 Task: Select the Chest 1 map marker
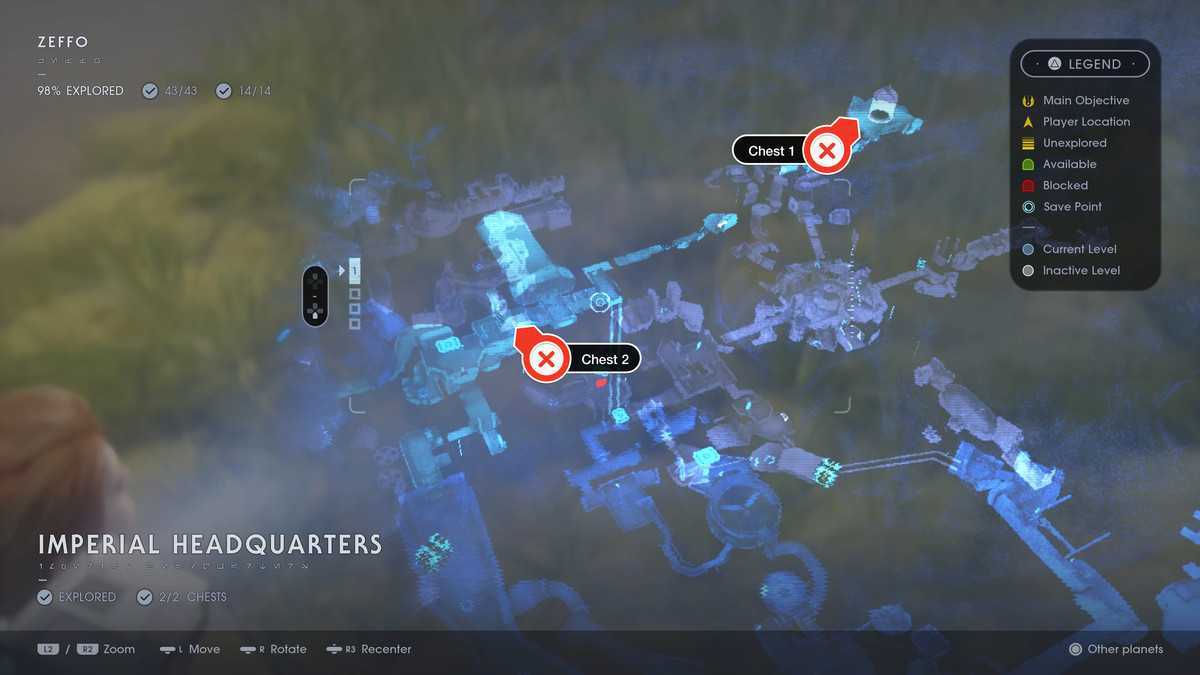tap(826, 151)
